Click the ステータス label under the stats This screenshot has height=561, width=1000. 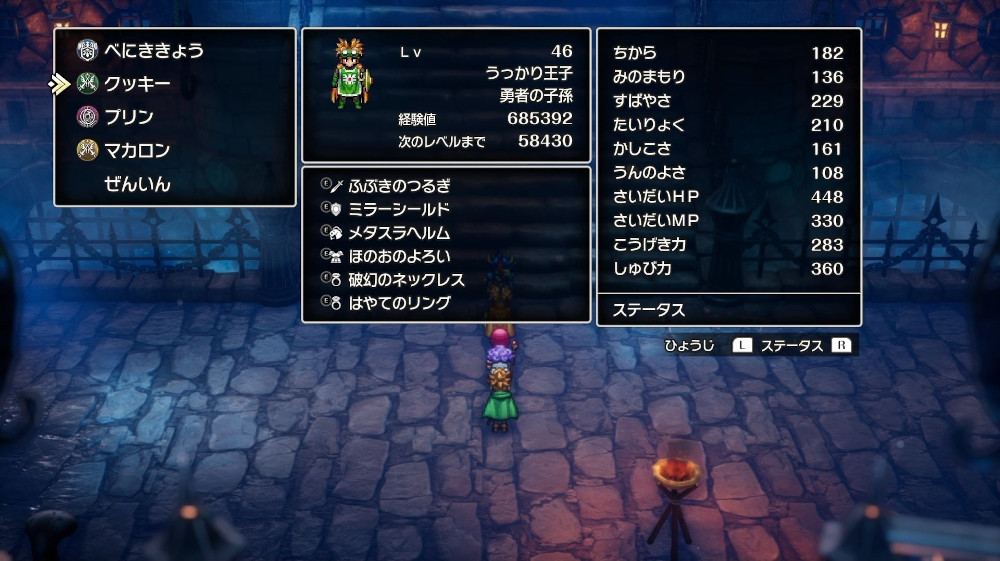(649, 310)
